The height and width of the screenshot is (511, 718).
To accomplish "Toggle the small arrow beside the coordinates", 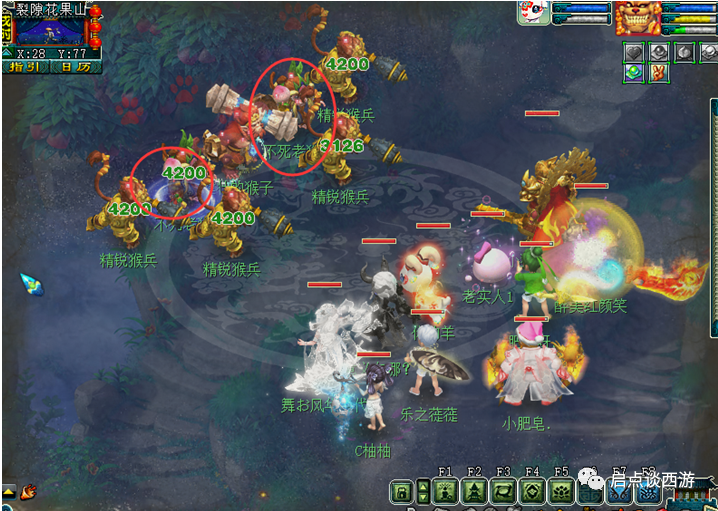I will point(9,53).
